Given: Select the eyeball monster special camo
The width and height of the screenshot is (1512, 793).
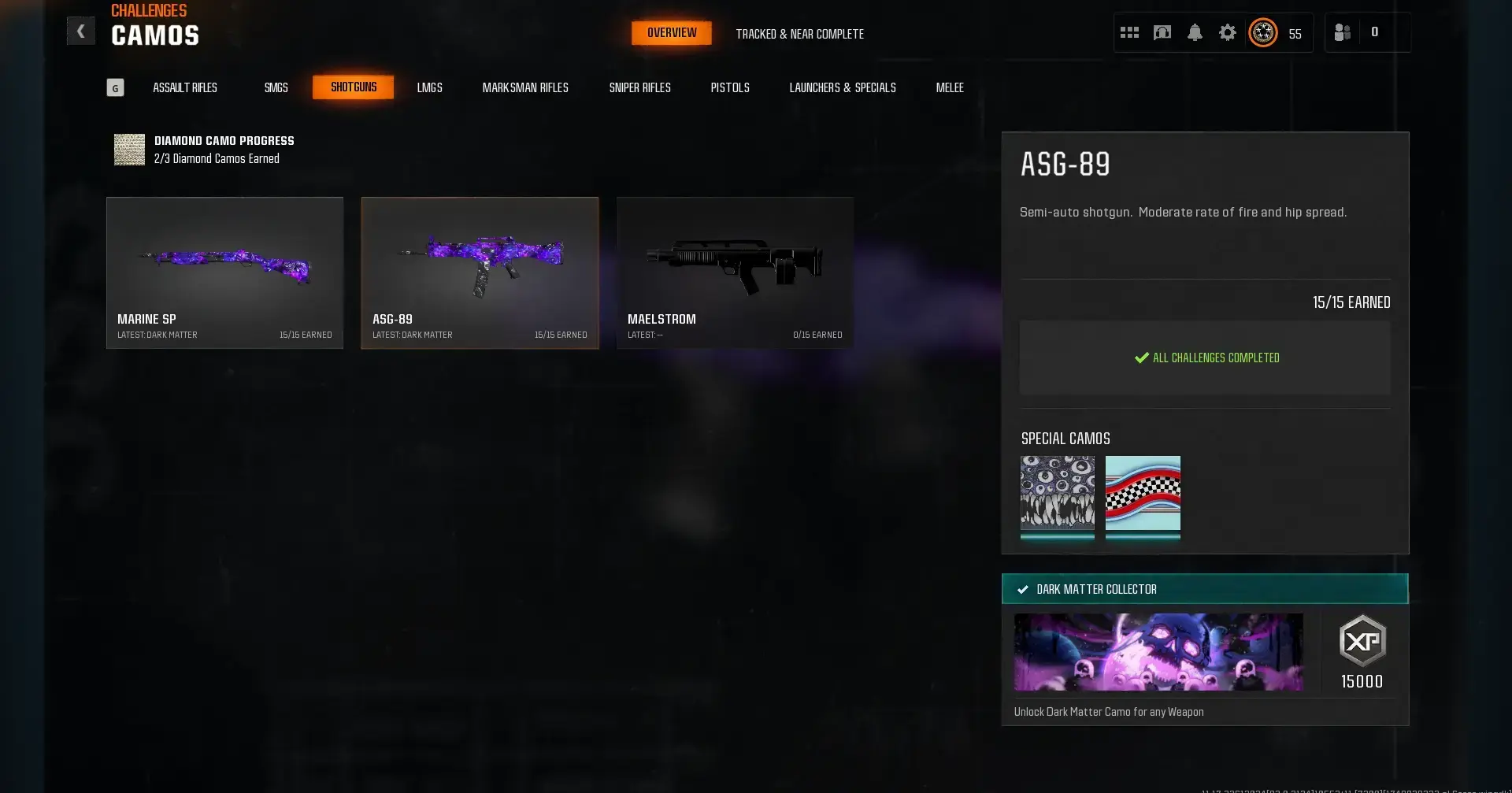Looking at the screenshot, I should pos(1057,498).
